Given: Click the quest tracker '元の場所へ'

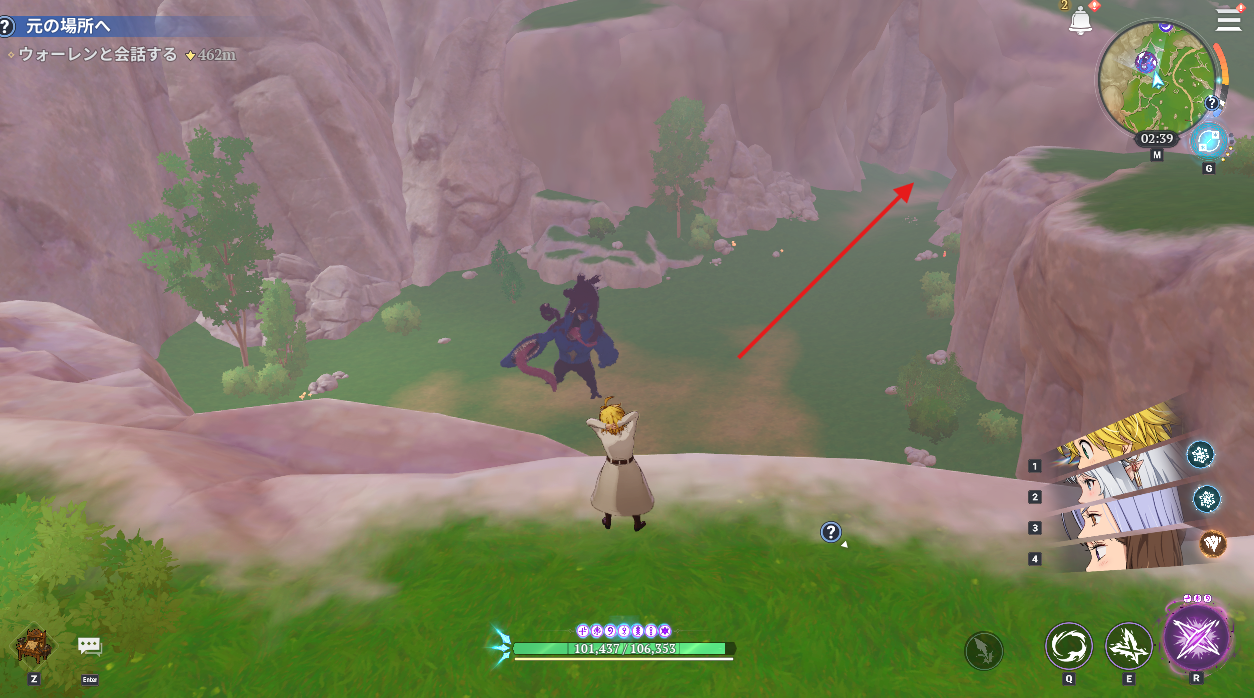Looking at the screenshot, I should [x=68, y=27].
